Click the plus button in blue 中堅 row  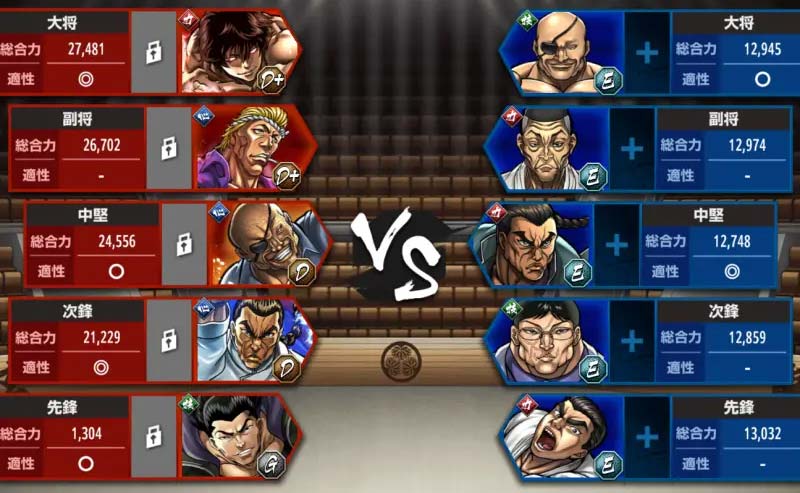[617, 245]
